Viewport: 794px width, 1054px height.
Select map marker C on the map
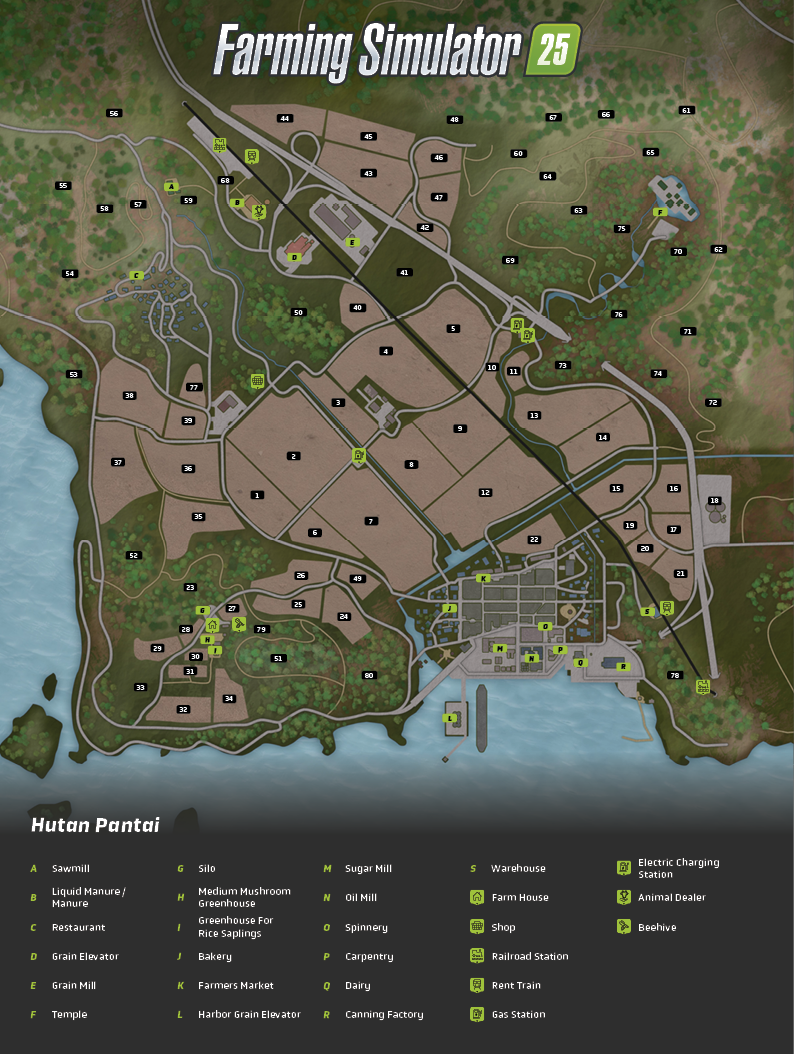136,275
